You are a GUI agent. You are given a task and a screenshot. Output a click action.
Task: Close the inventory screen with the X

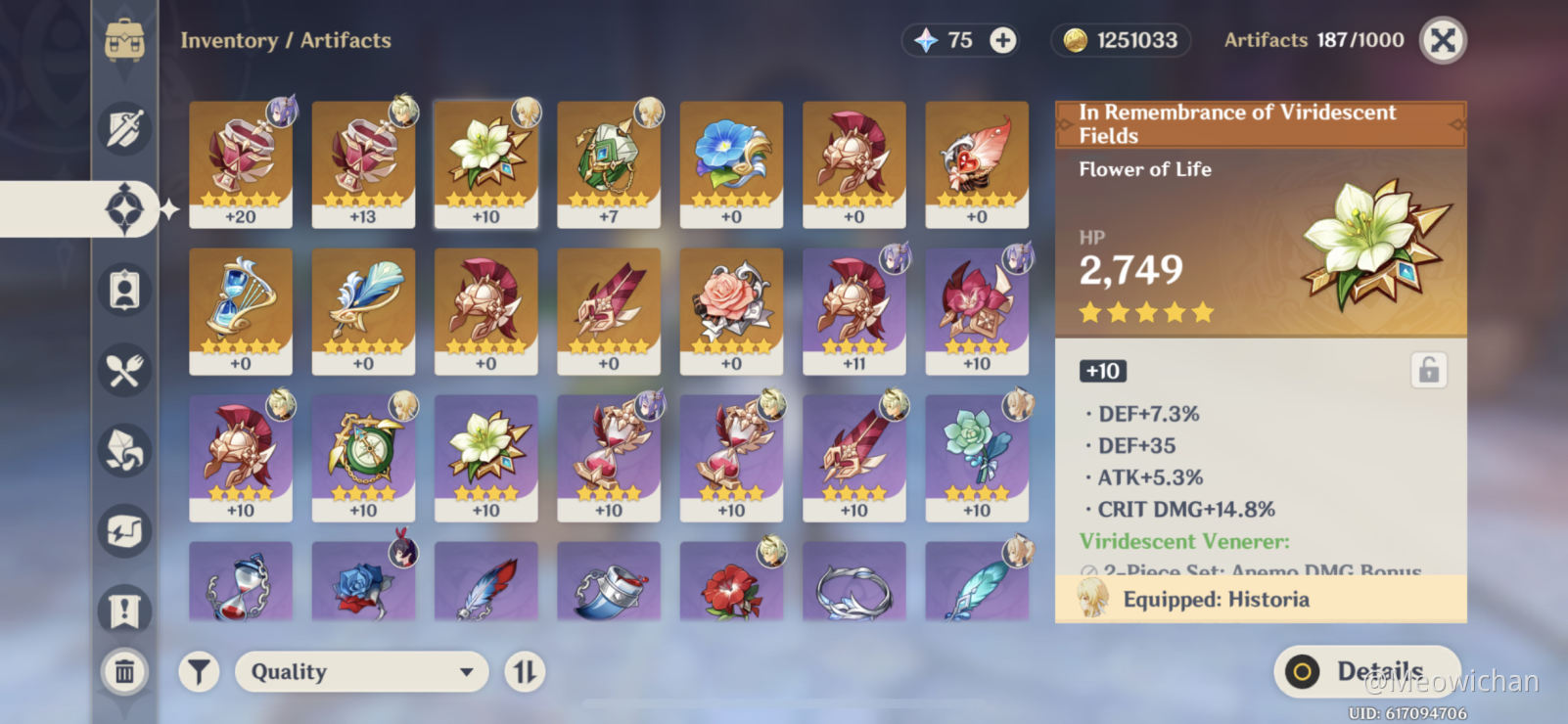pos(1442,41)
